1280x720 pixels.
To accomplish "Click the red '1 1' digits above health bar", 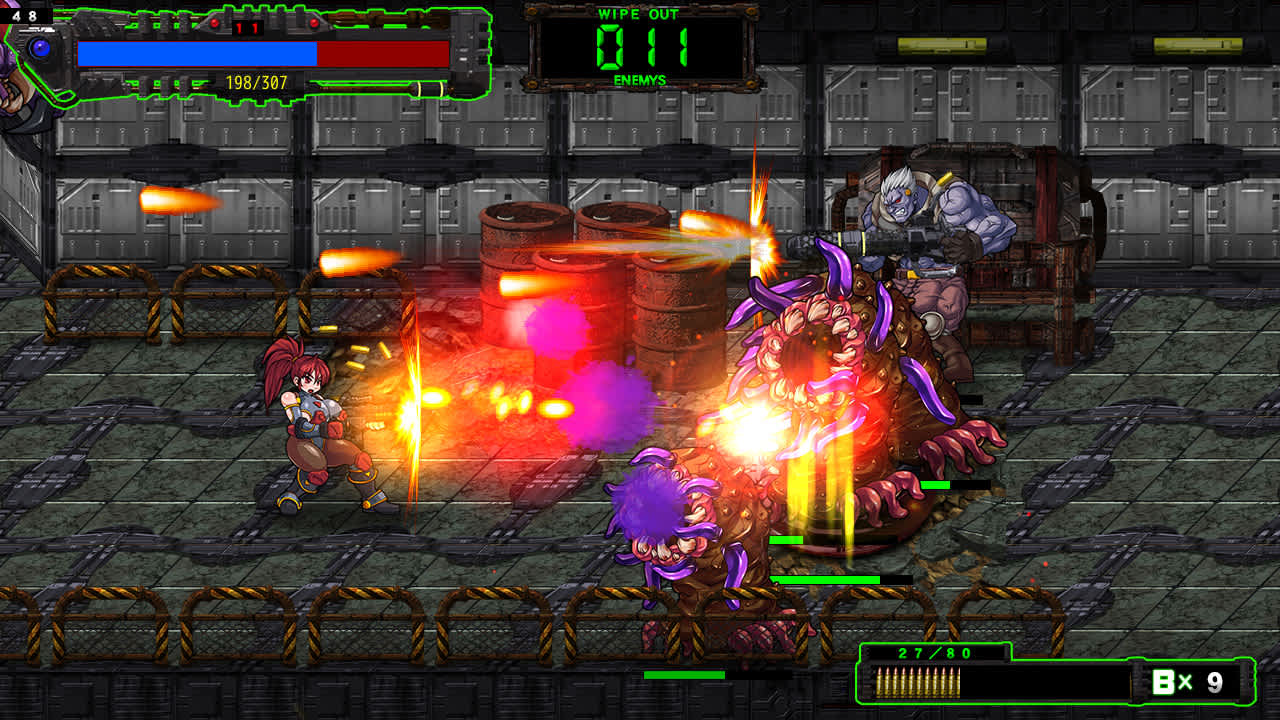I will click(247, 28).
